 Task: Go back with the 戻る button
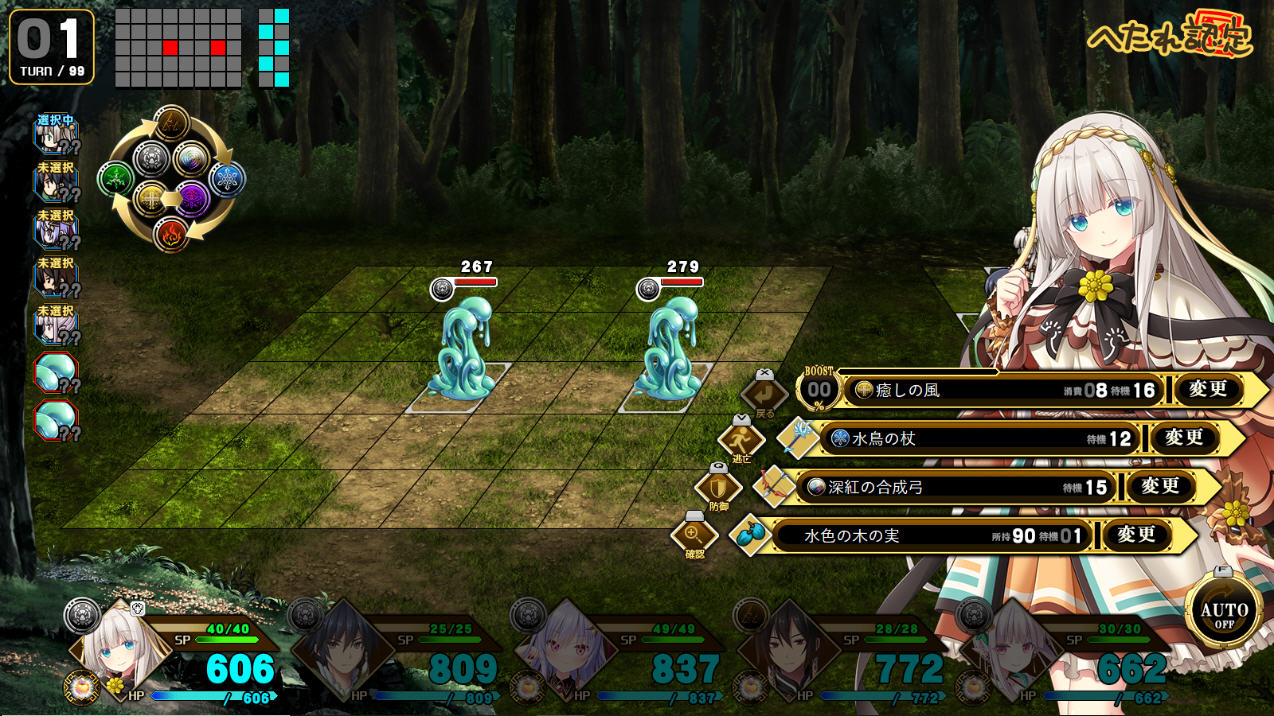tap(765, 392)
